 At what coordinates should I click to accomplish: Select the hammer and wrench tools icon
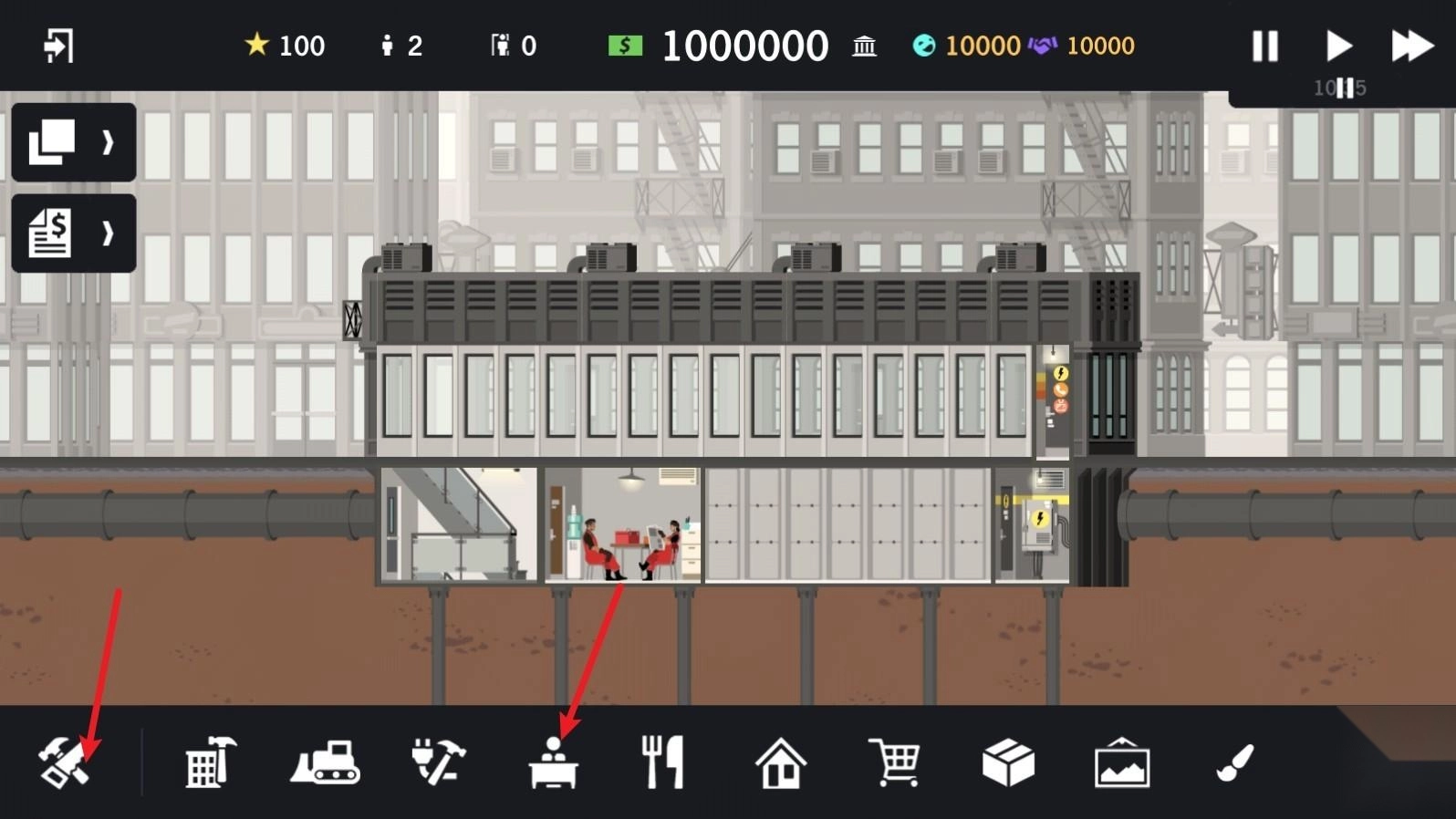pyautogui.click(x=64, y=762)
